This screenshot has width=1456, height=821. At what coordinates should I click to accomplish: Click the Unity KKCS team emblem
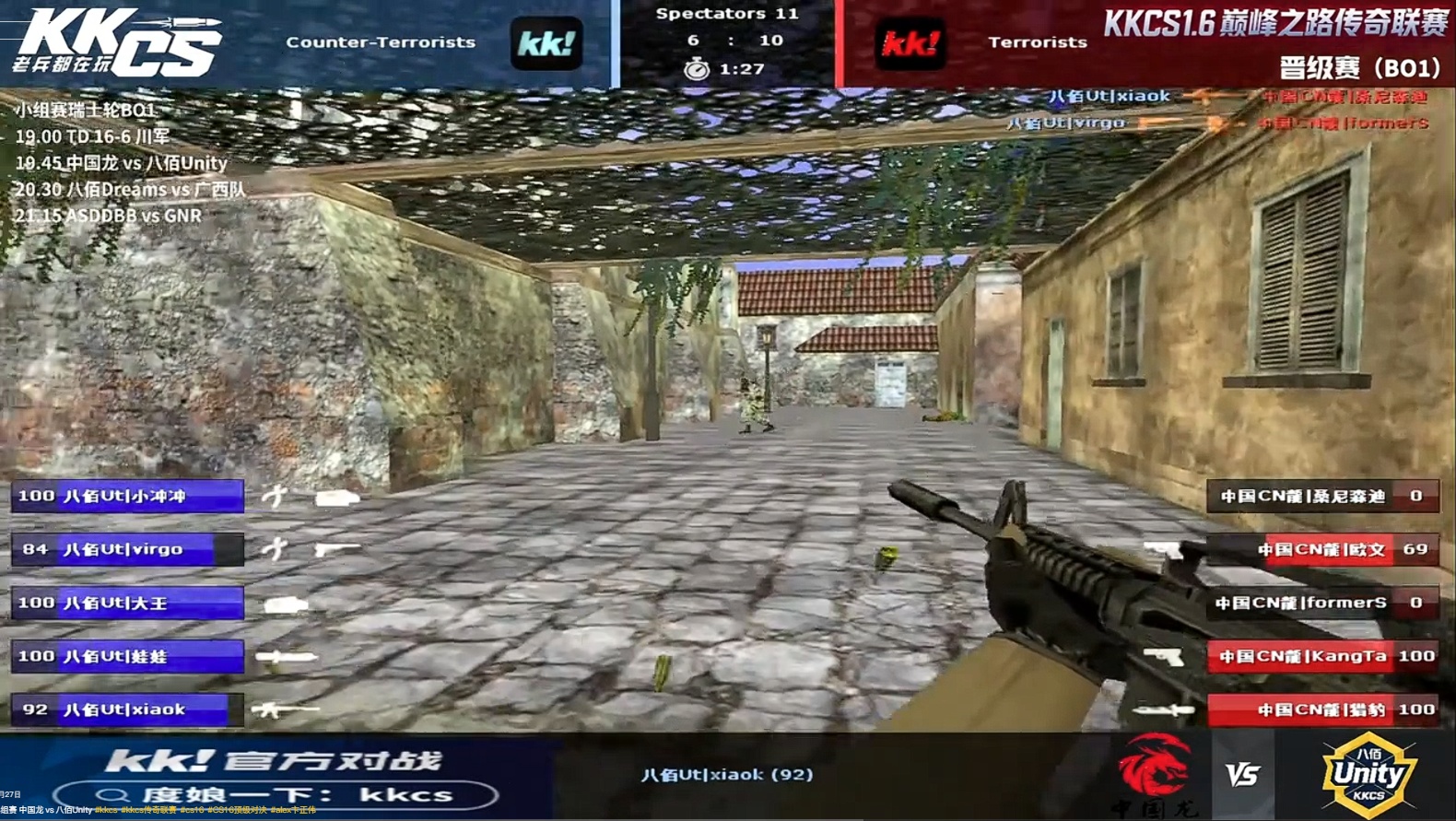(x=1368, y=774)
